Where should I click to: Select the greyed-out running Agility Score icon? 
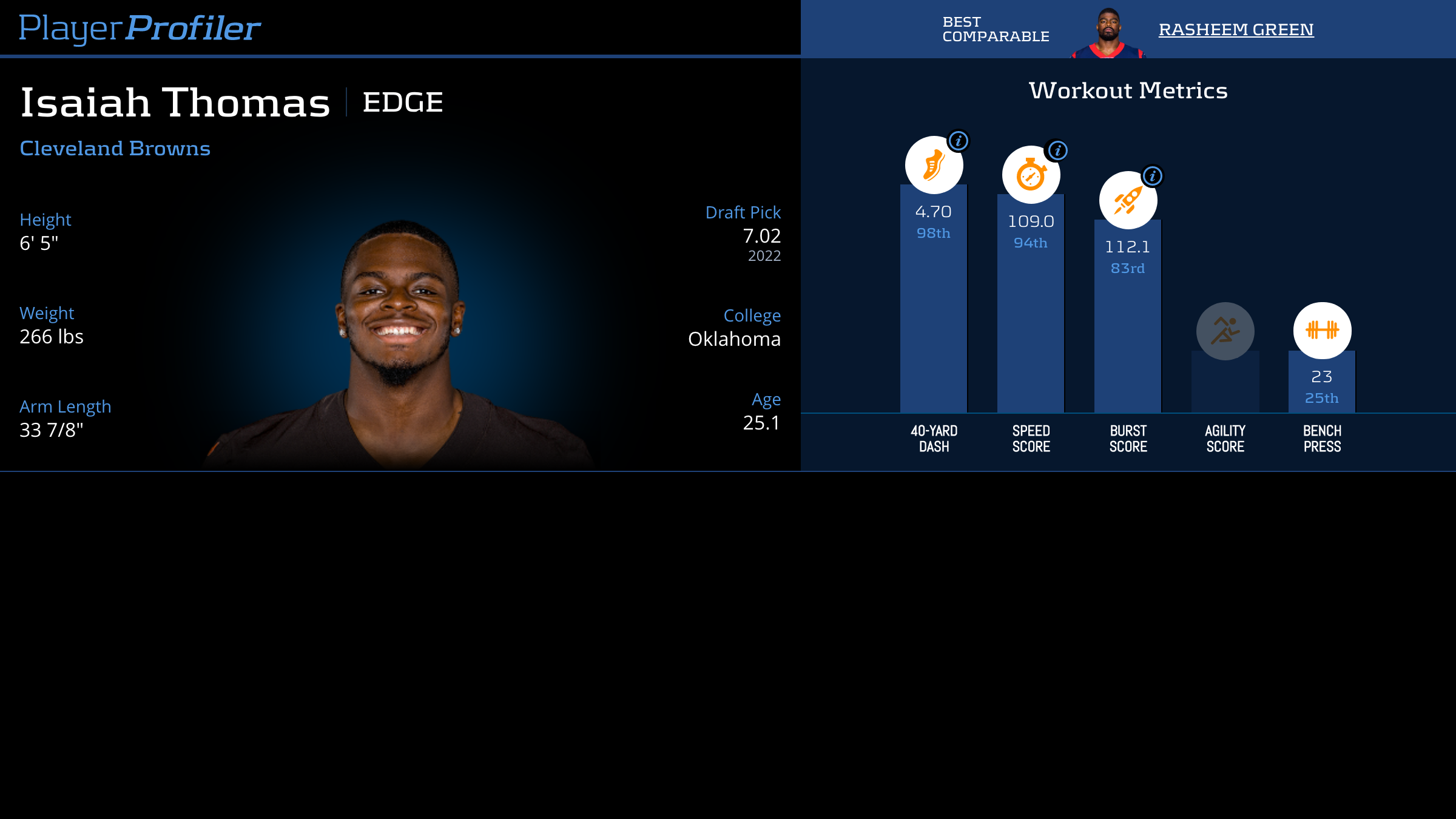1225,331
